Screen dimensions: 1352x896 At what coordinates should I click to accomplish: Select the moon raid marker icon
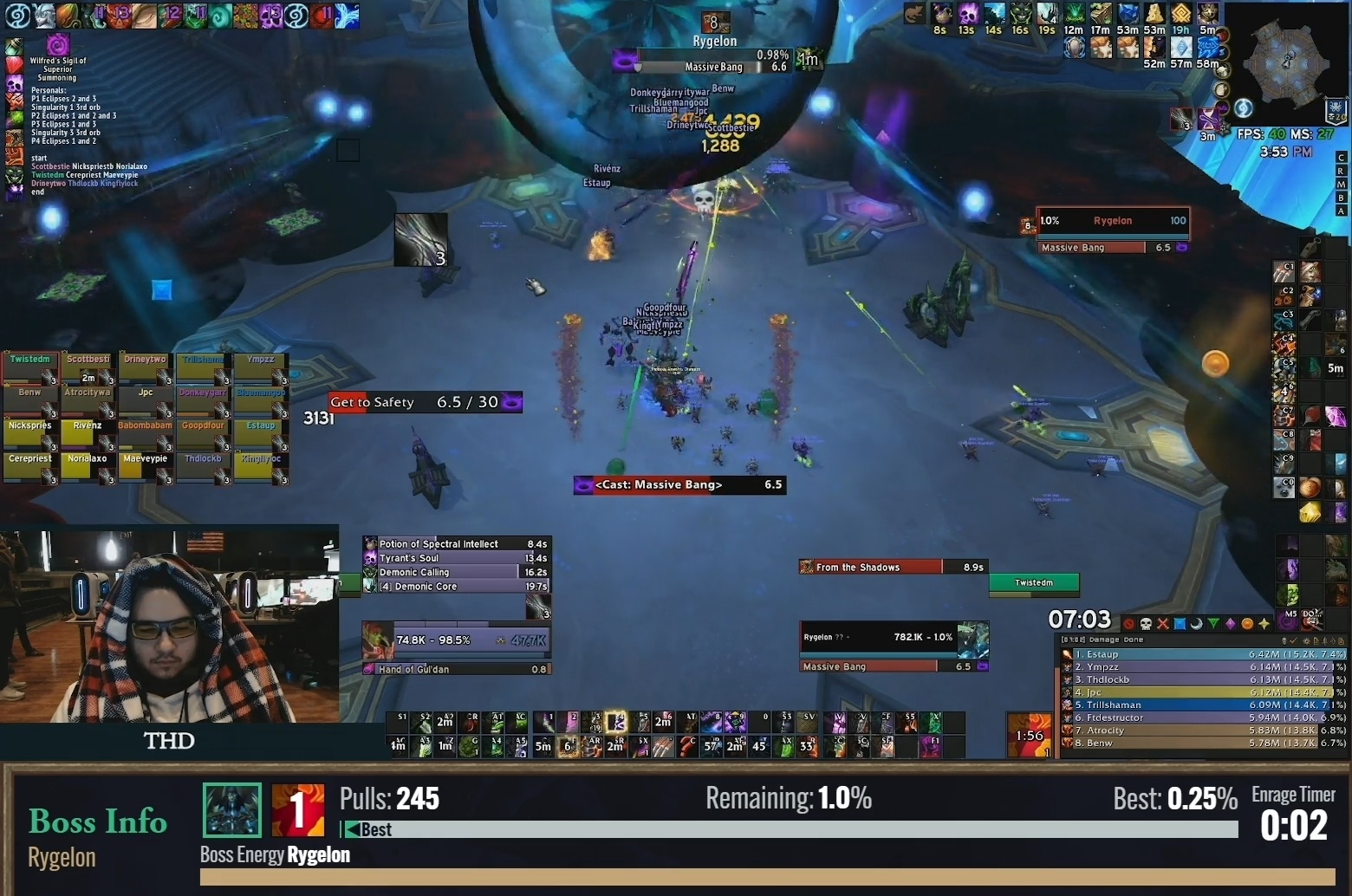coord(1197,623)
